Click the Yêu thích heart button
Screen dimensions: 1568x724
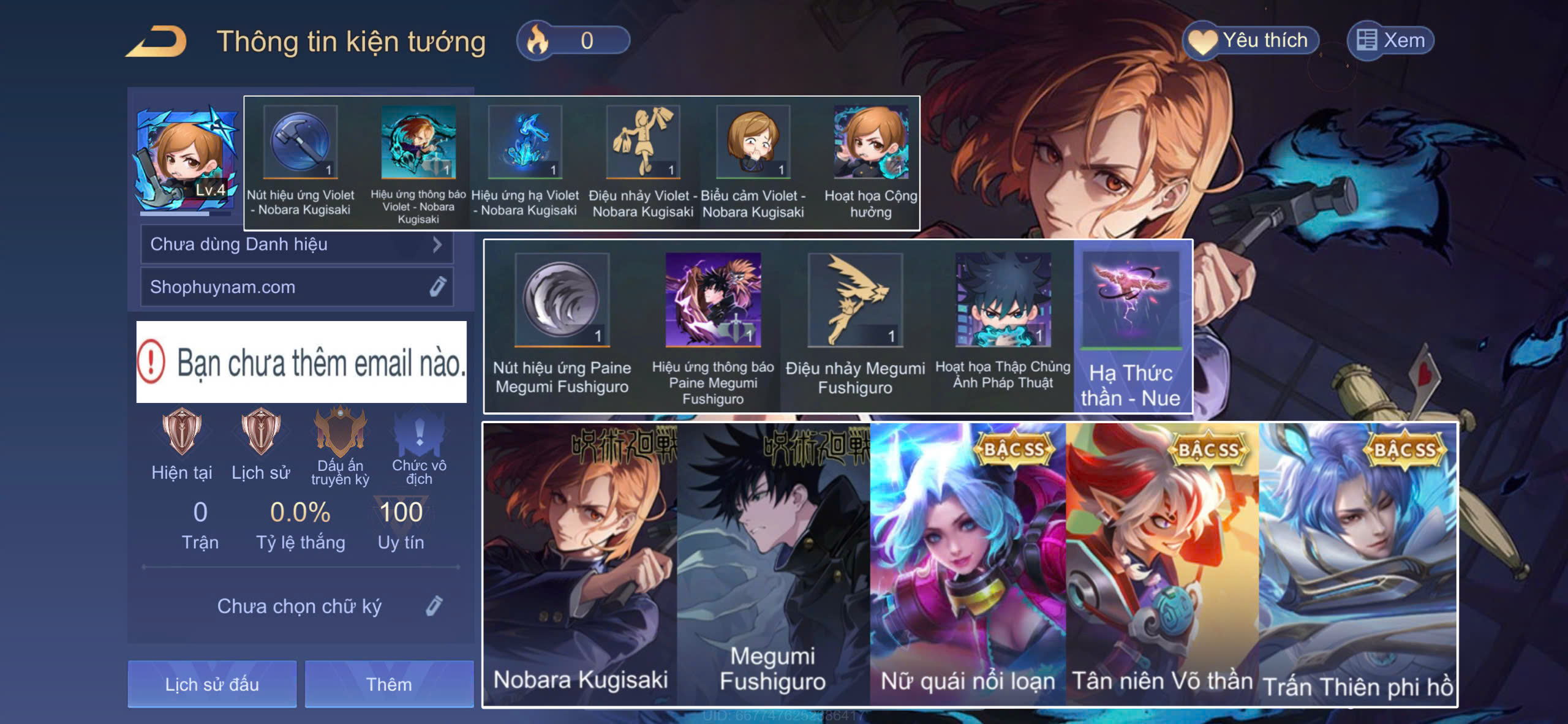[1249, 40]
